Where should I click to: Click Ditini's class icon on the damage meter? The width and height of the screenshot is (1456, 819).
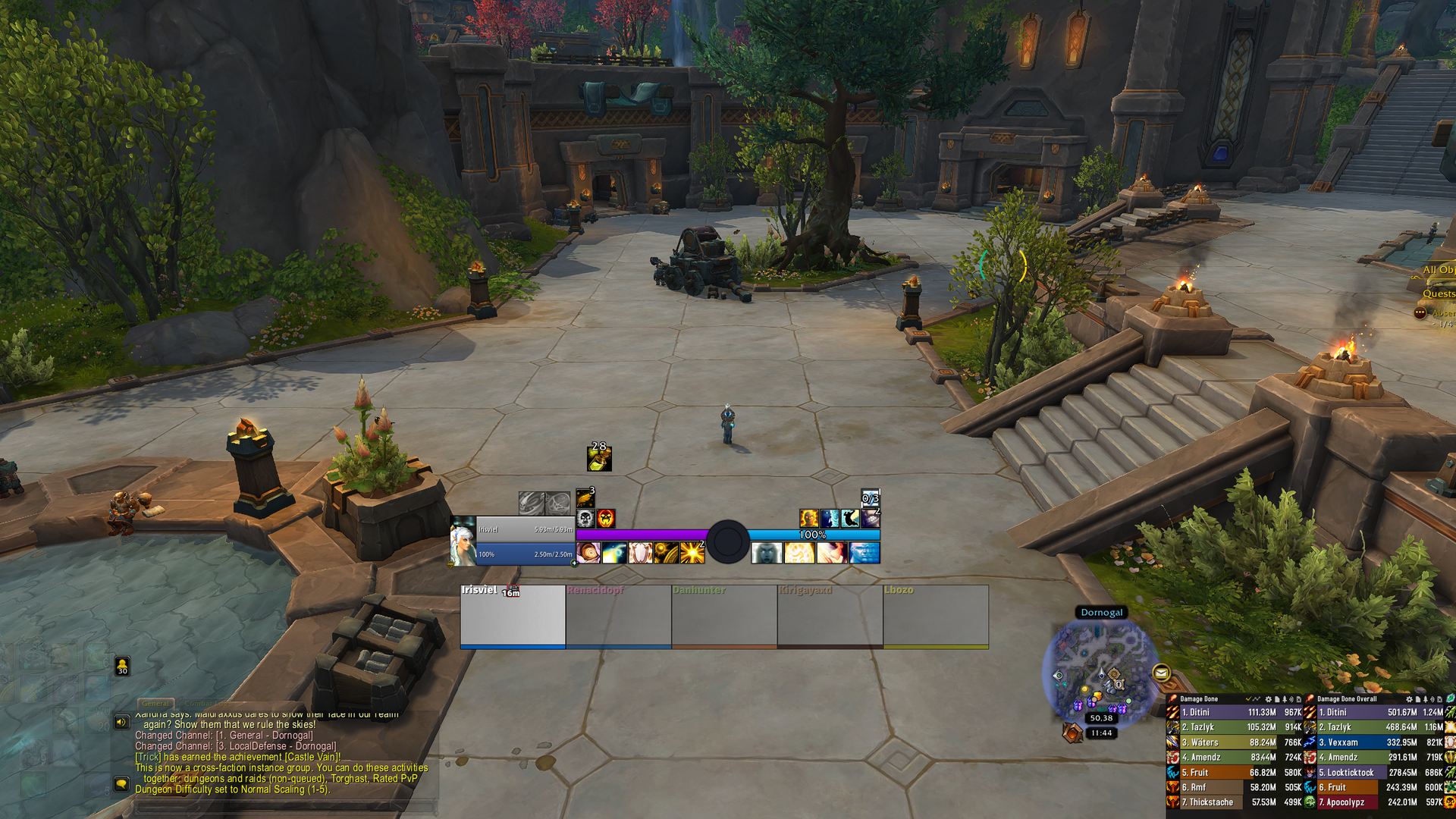1174,713
